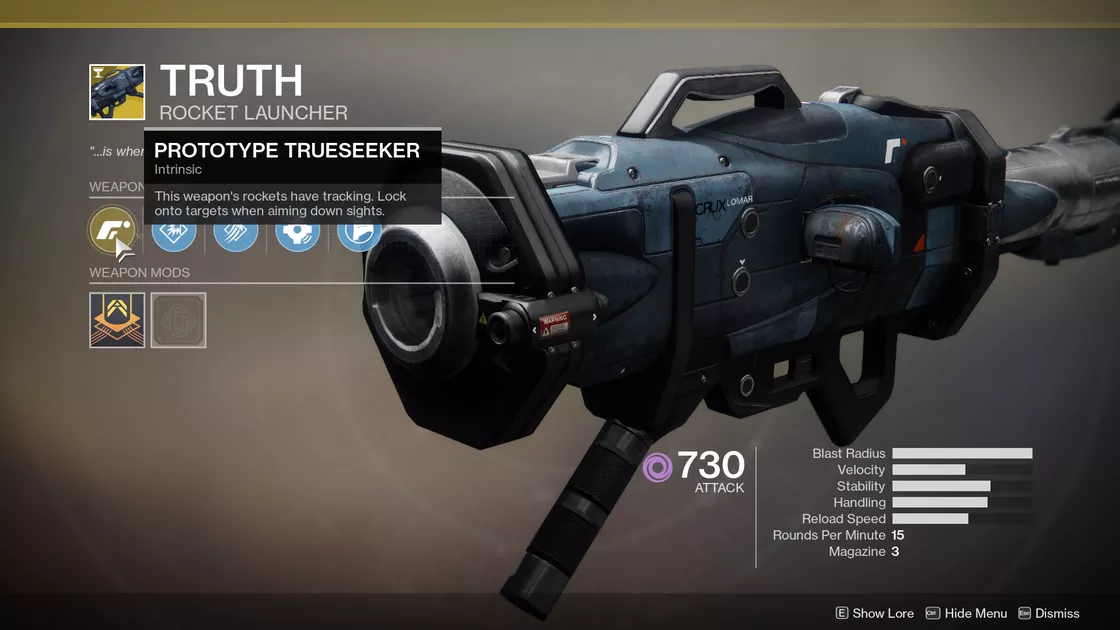The image size is (1120, 630).
Task: Open the empty grey weapon mod socket
Action: coord(178,320)
